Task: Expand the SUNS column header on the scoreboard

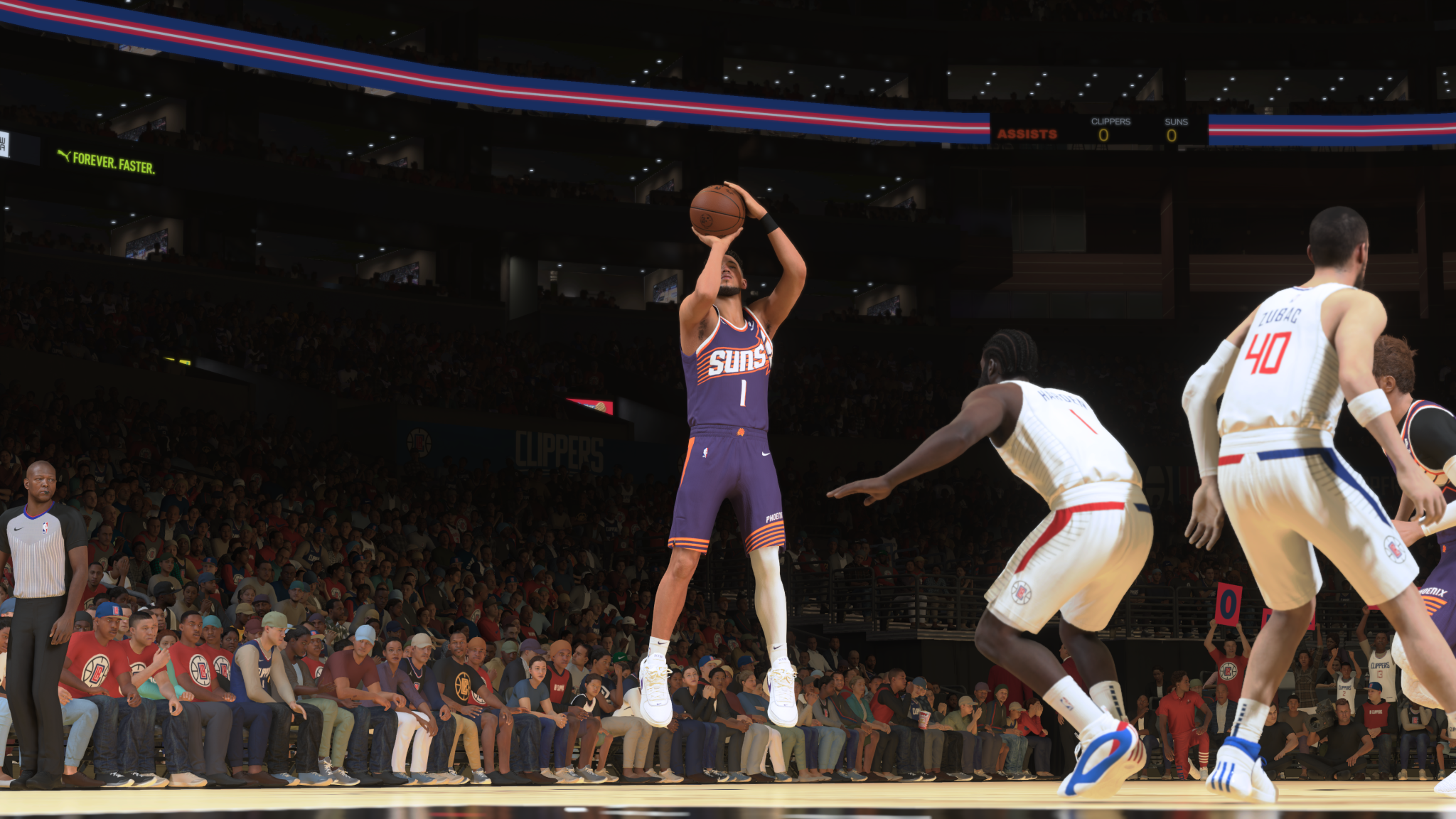Action: pos(1175,122)
